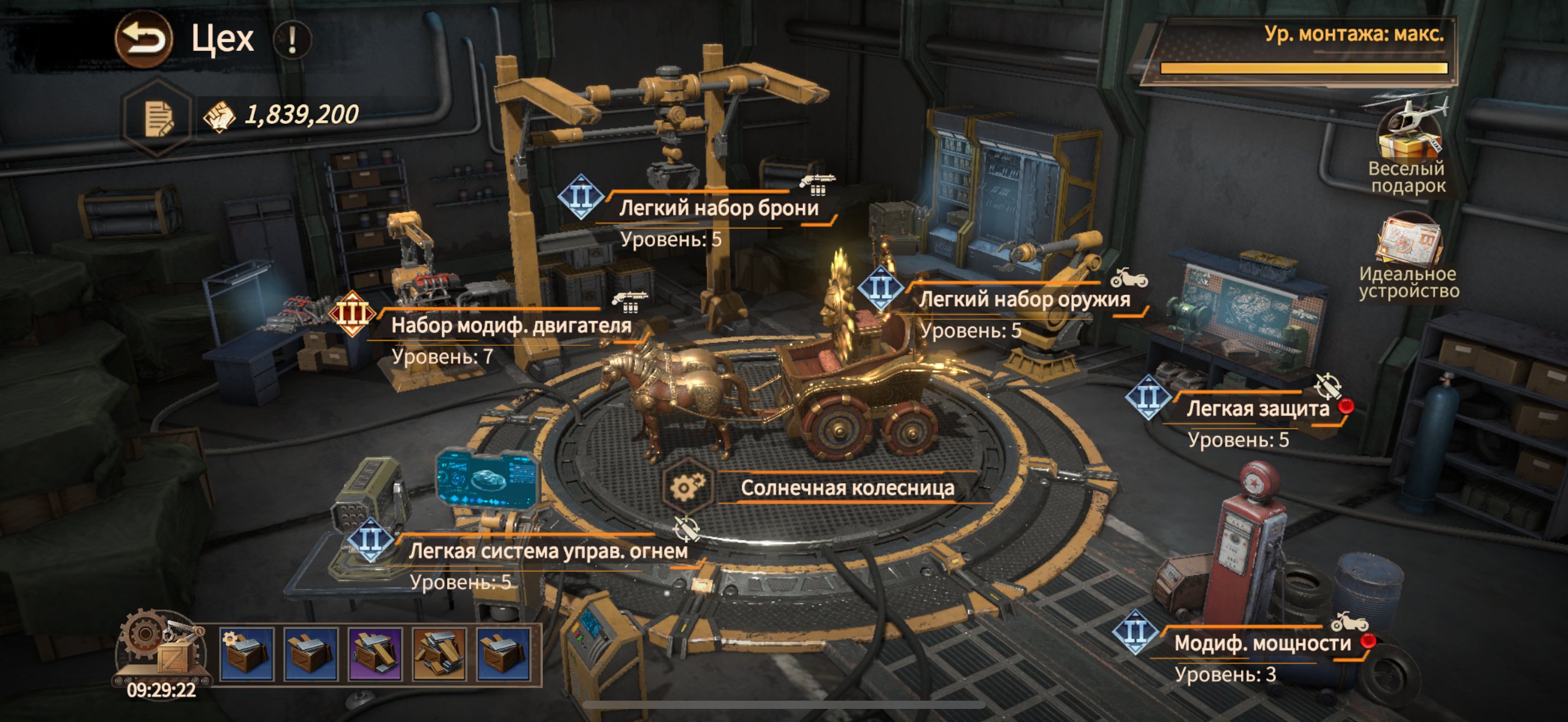Open the document notes icon
Image resolution: width=1568 pixels, height=722 pixels.
(157, 117)
